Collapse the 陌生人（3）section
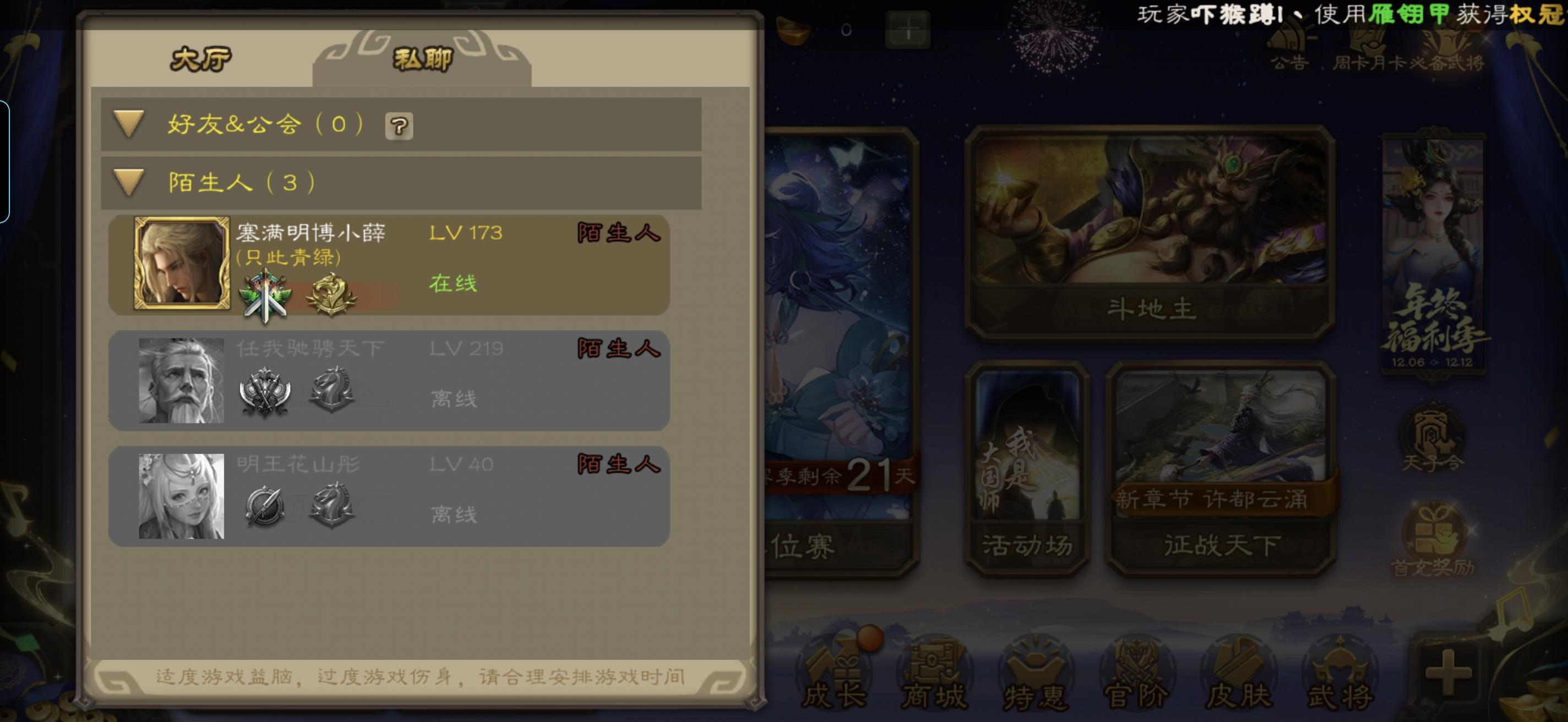This screenshot has width=1568, height=722. [128, 182]
